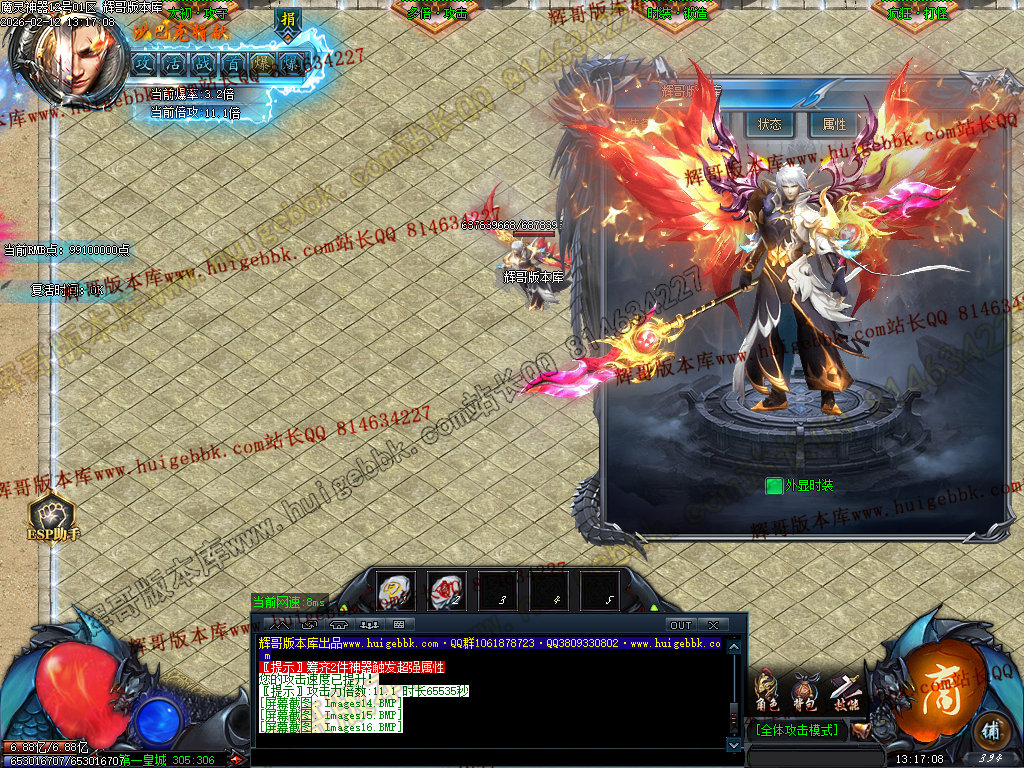
Task: Select the 战 button under the portrait
Action: click(x=203, y=62)
